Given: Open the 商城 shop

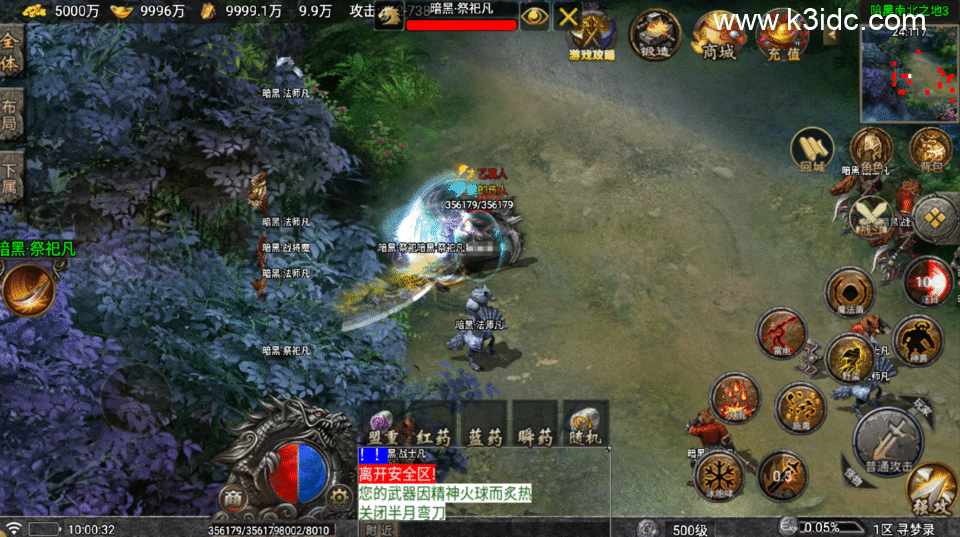Looking at the screenshot, I should [719, 38].
